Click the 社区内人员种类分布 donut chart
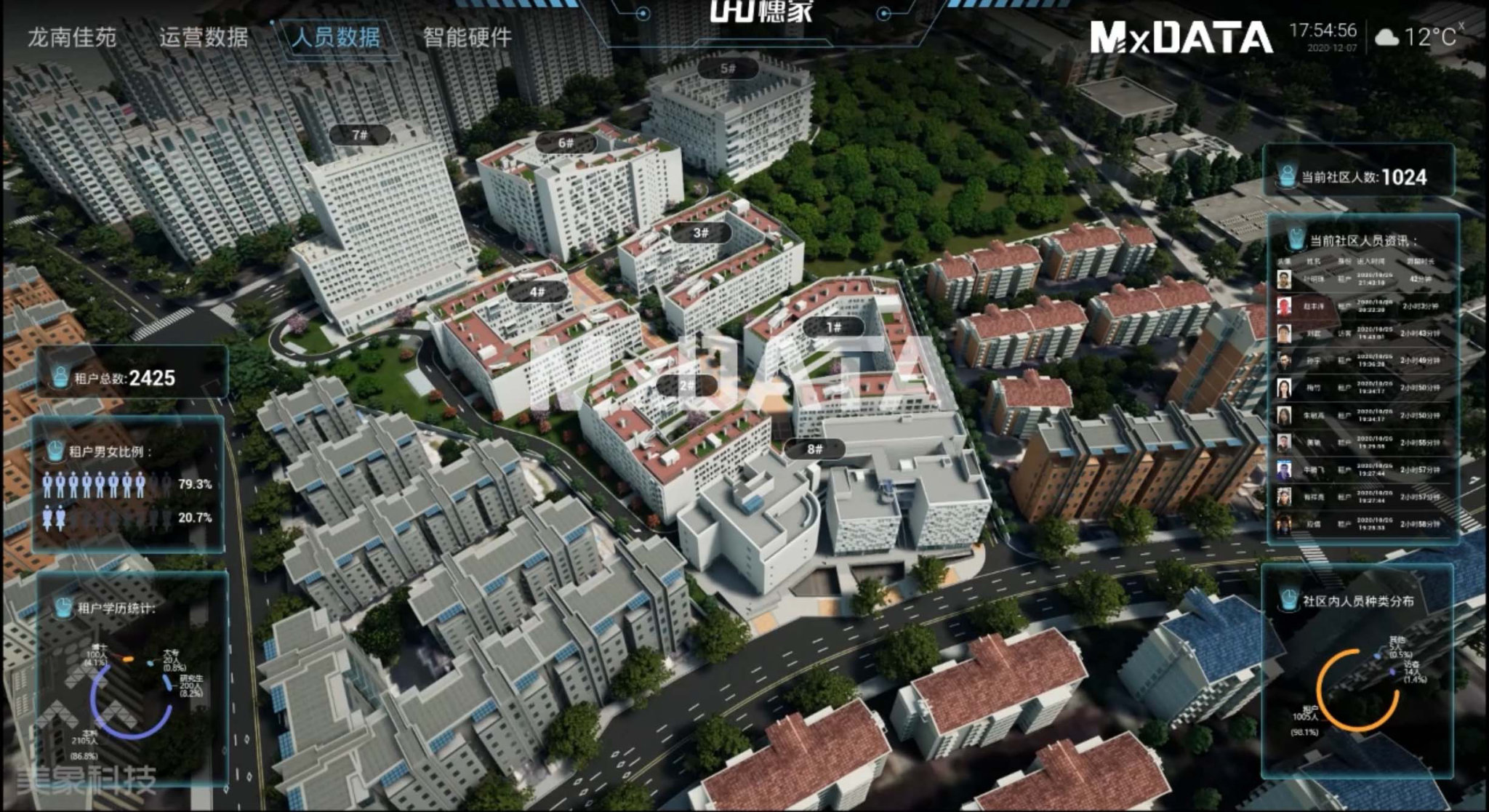This screenshot has height=812, width=1489. [x=1357, y=691]
